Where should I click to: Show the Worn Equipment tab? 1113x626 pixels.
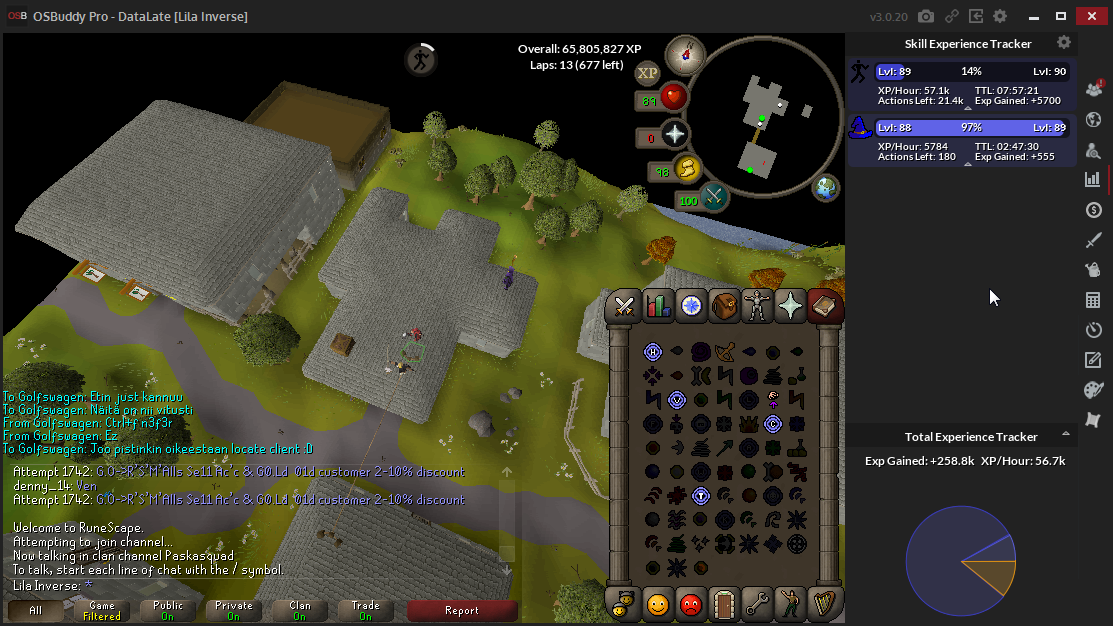757,306
